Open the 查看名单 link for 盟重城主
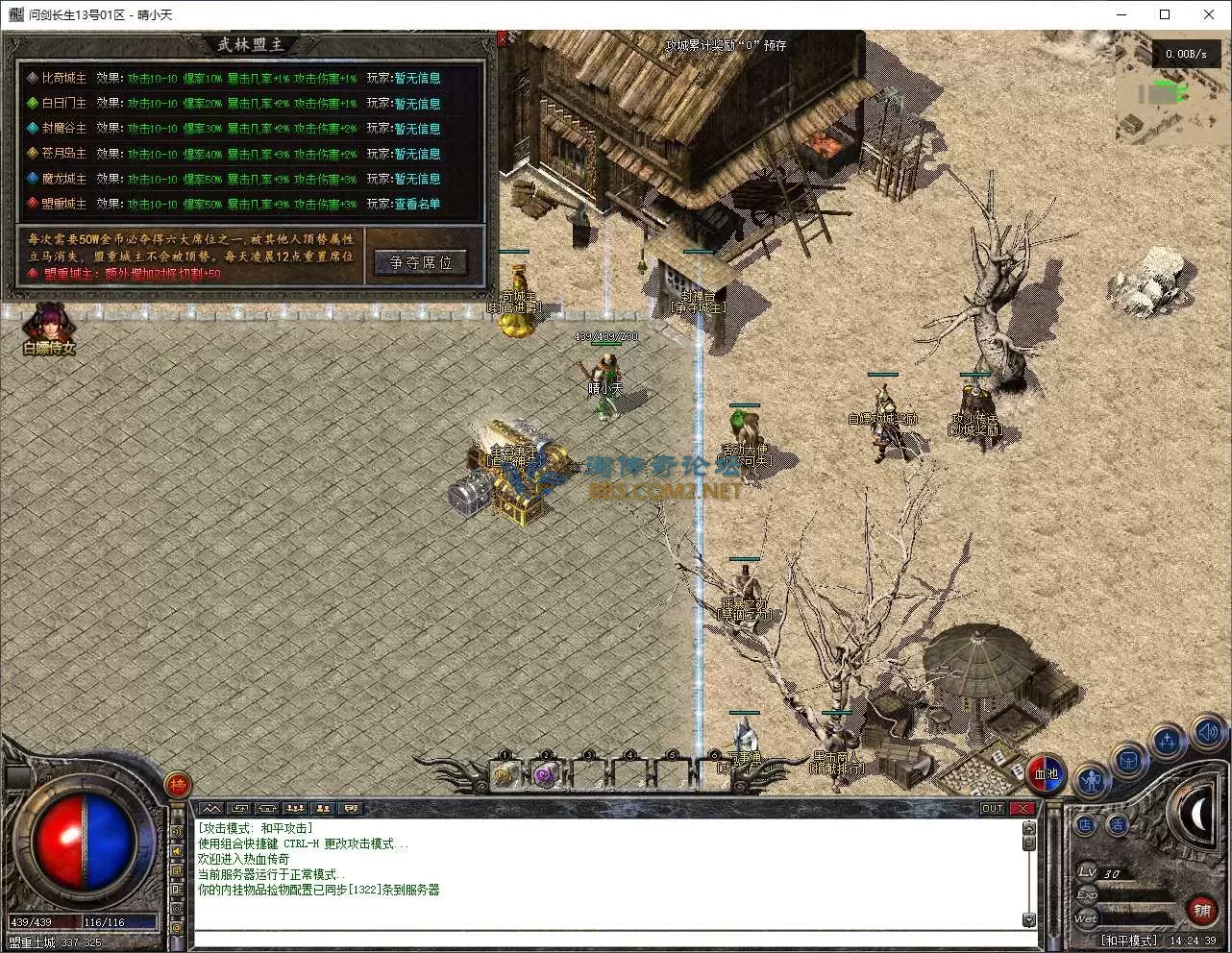This screenshot has height=953, width=1232. tap(417, 204)
